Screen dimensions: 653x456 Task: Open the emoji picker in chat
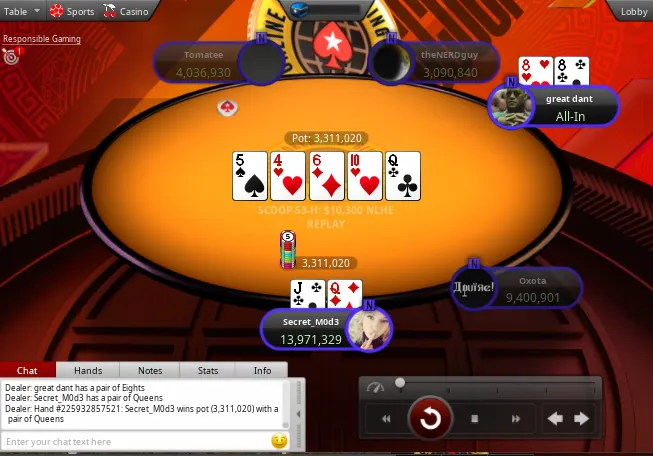point(279,441)
